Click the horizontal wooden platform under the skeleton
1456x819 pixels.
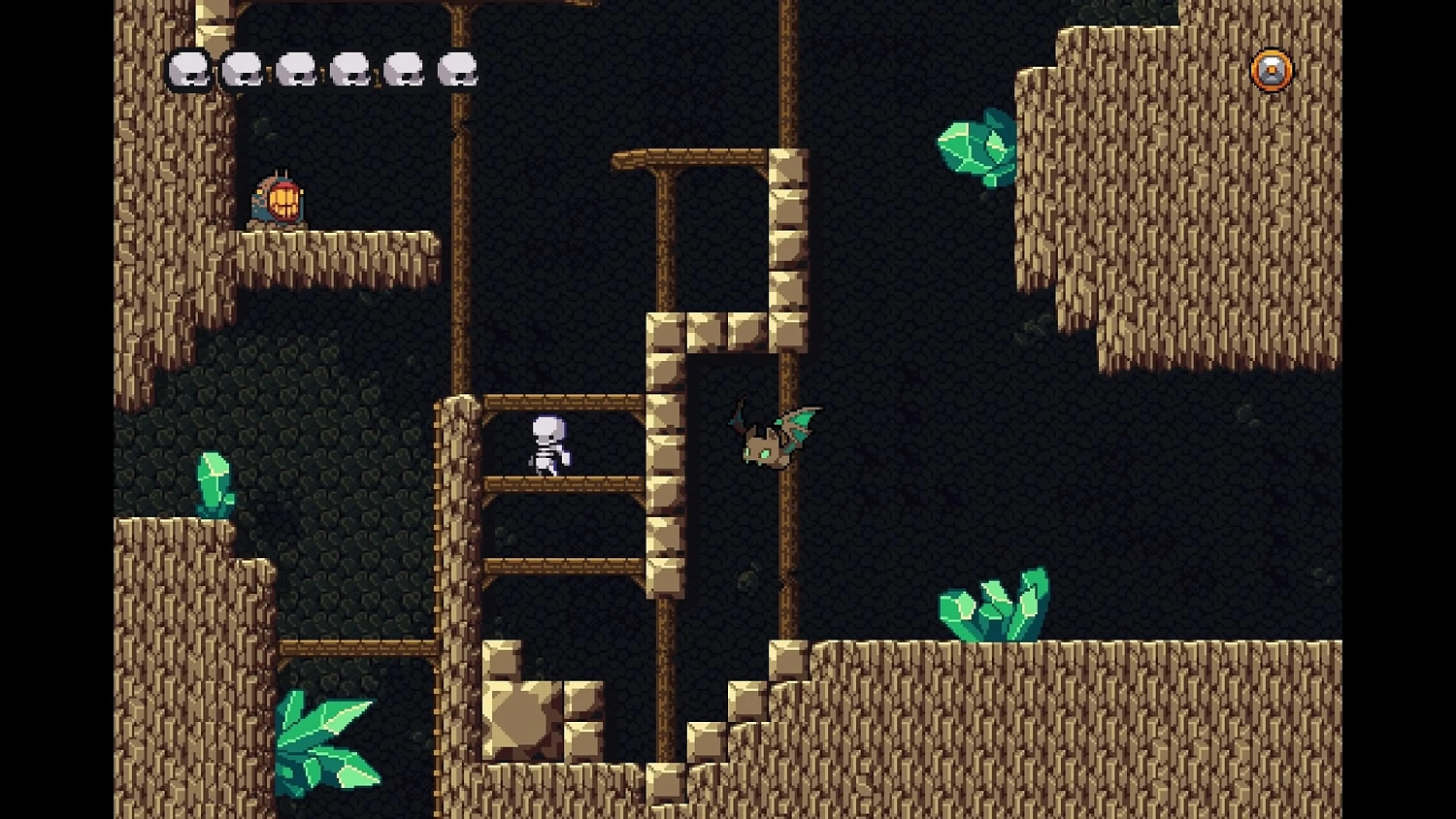[x=563, y=485]
